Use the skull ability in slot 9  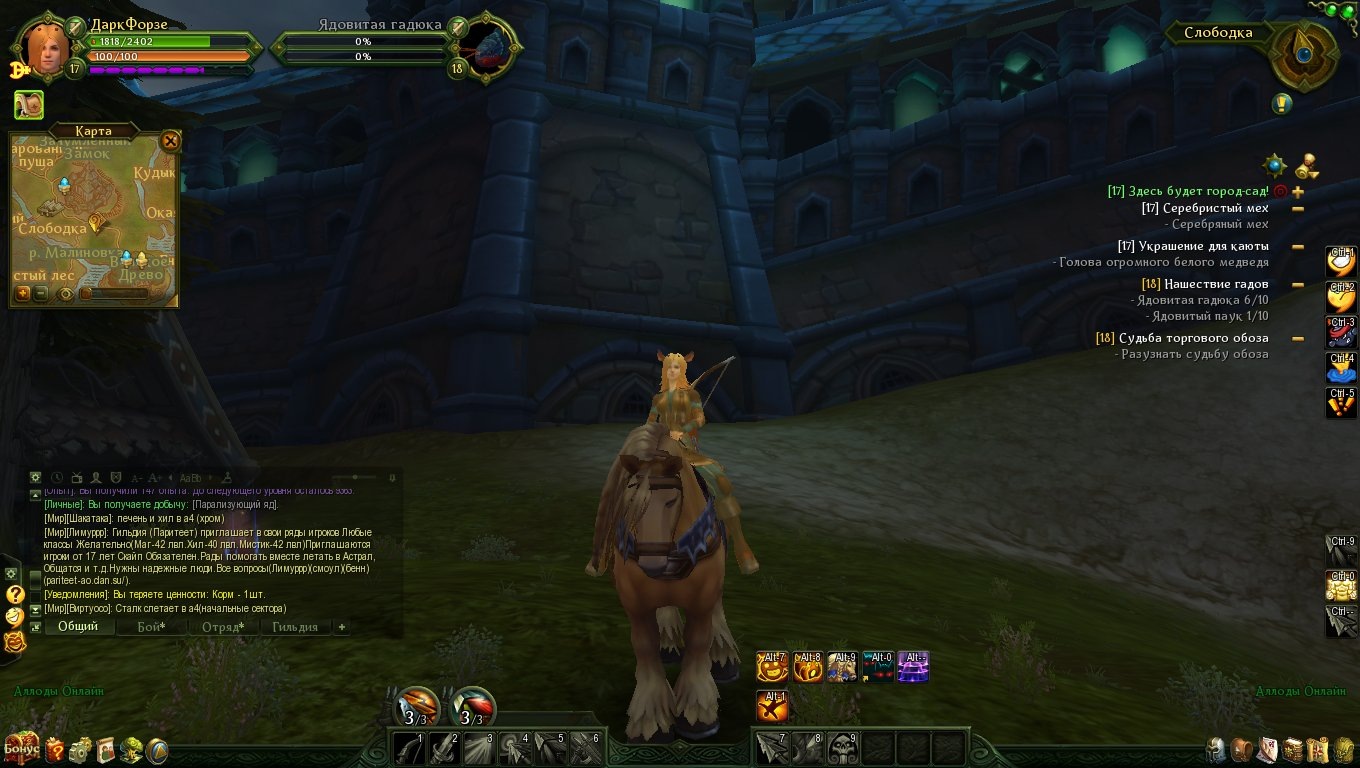(x=843, y=747)
